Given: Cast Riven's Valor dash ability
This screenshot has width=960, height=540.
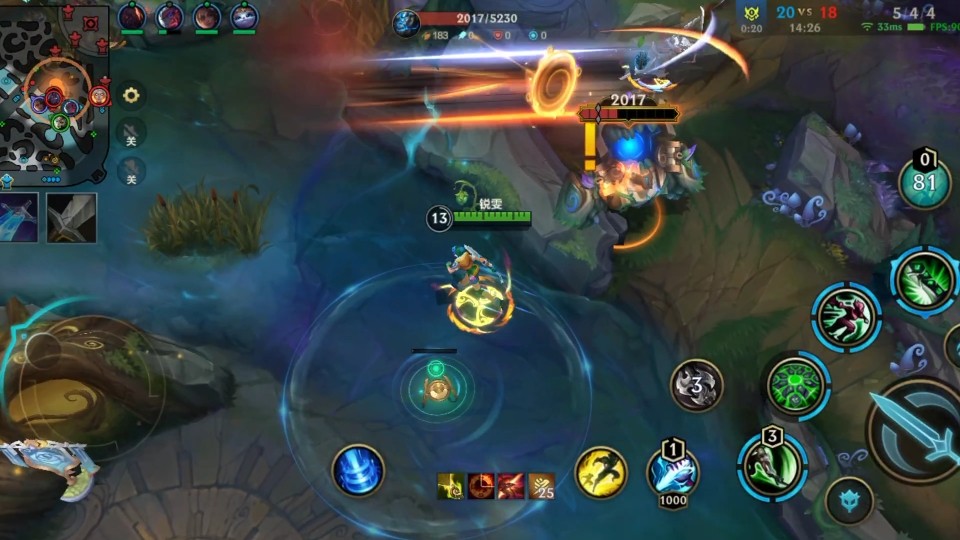Looking at the screenshot, I should [846, 318].
